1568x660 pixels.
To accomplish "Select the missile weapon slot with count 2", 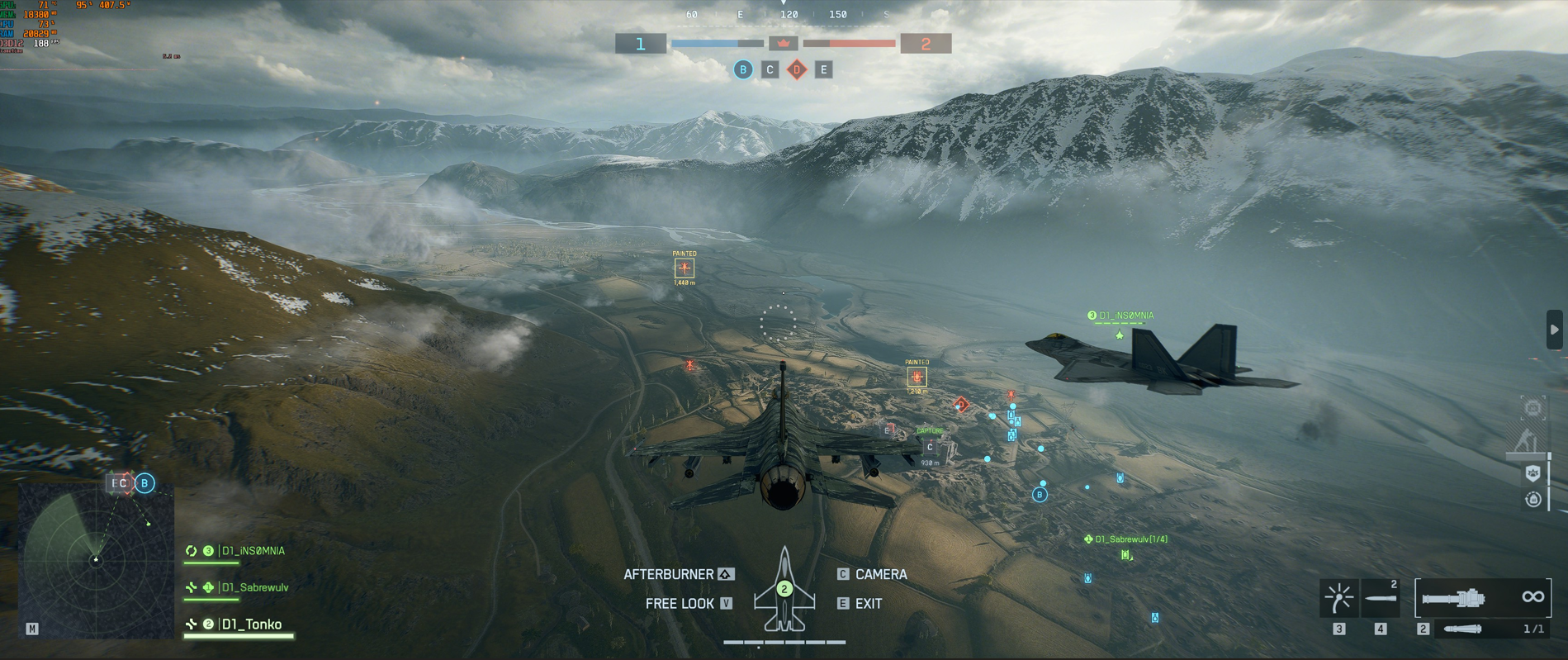I will (x=1381, y=598).
